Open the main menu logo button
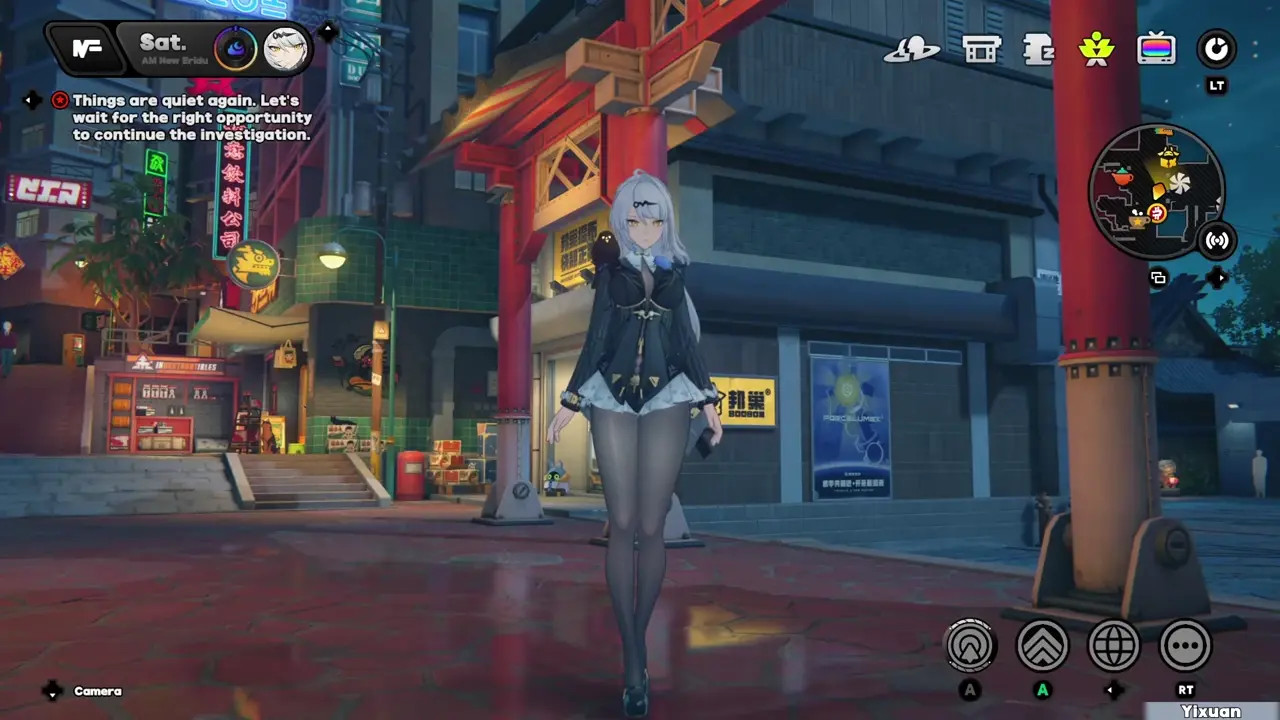This screenshot has height=720, width=1280. tap(88, 48)
